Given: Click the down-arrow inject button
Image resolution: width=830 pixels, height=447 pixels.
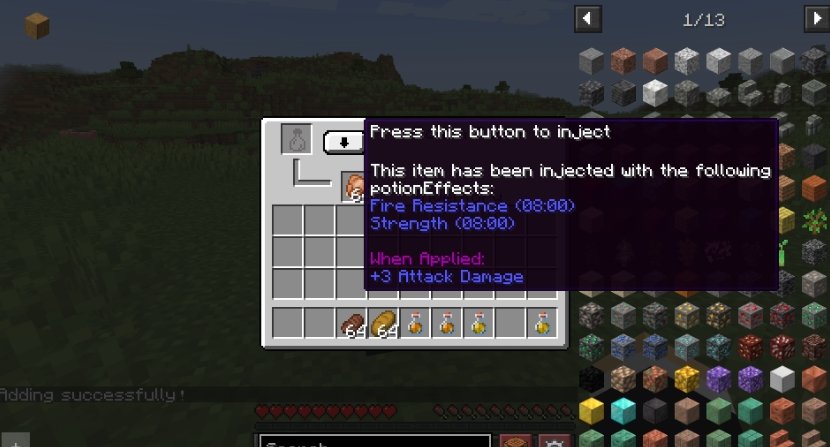Looking at the screenshot, I should coord(344,142).
